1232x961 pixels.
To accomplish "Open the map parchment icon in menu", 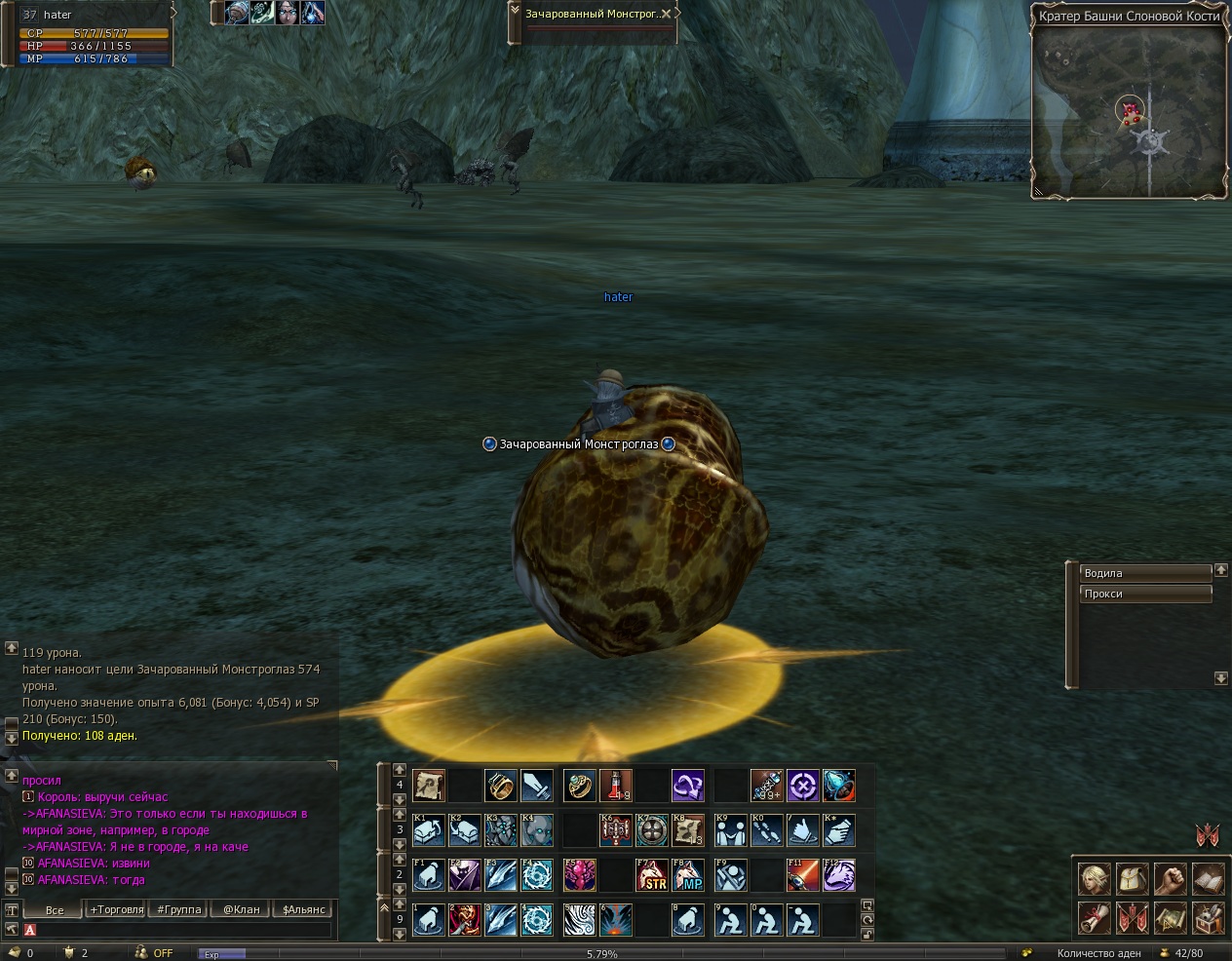I will [1170, 917].
